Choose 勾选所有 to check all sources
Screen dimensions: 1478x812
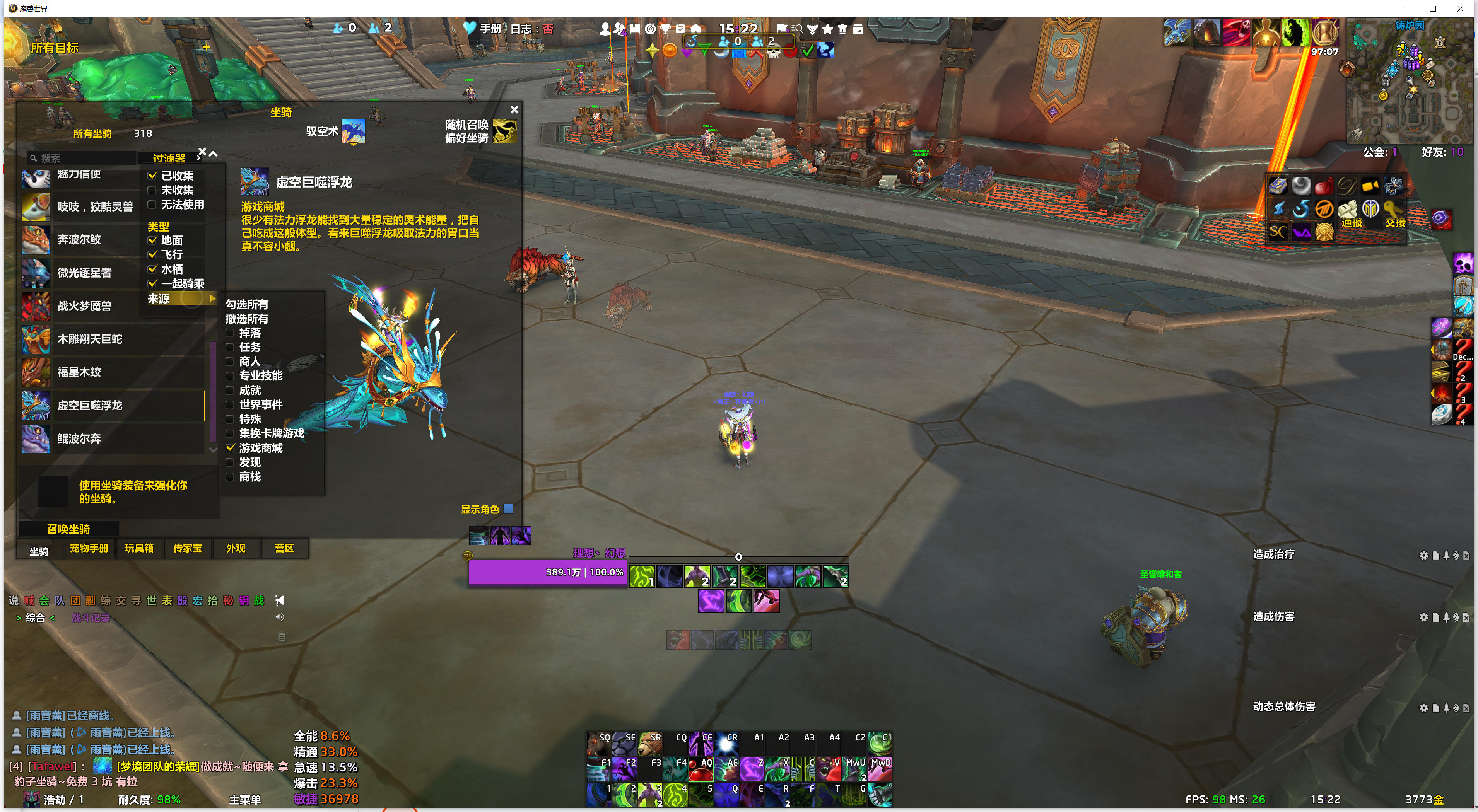tap(247, 305)
